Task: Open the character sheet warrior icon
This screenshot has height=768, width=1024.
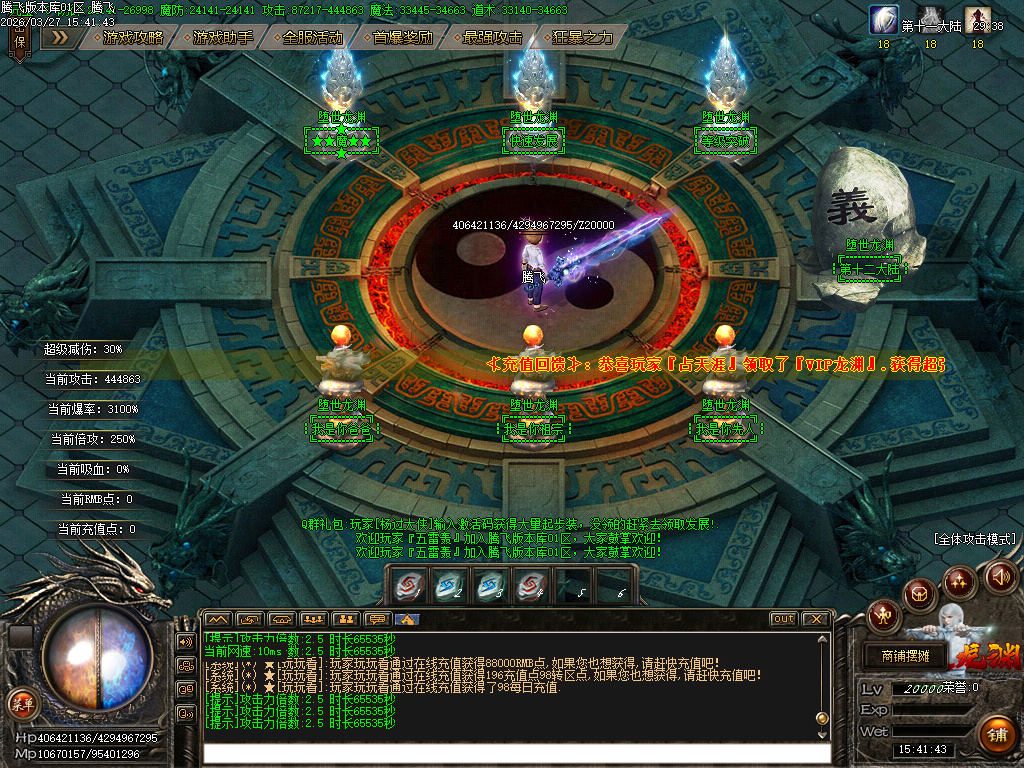Action: (x=883, y=615)
